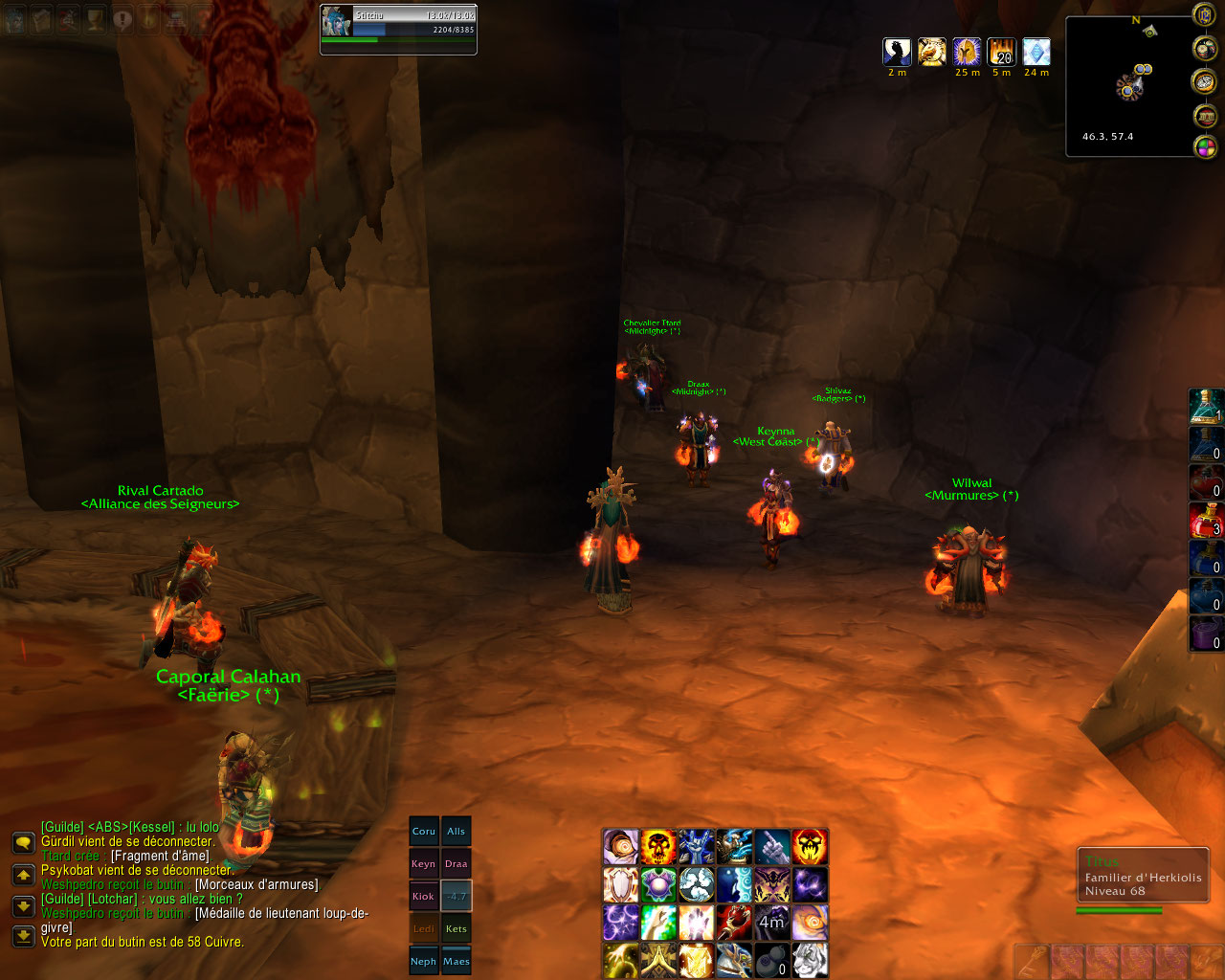Viewport: 1225px width, 980px height.
Task: Select the ice crystal buff icon
Action: (x=1036, y=52)
